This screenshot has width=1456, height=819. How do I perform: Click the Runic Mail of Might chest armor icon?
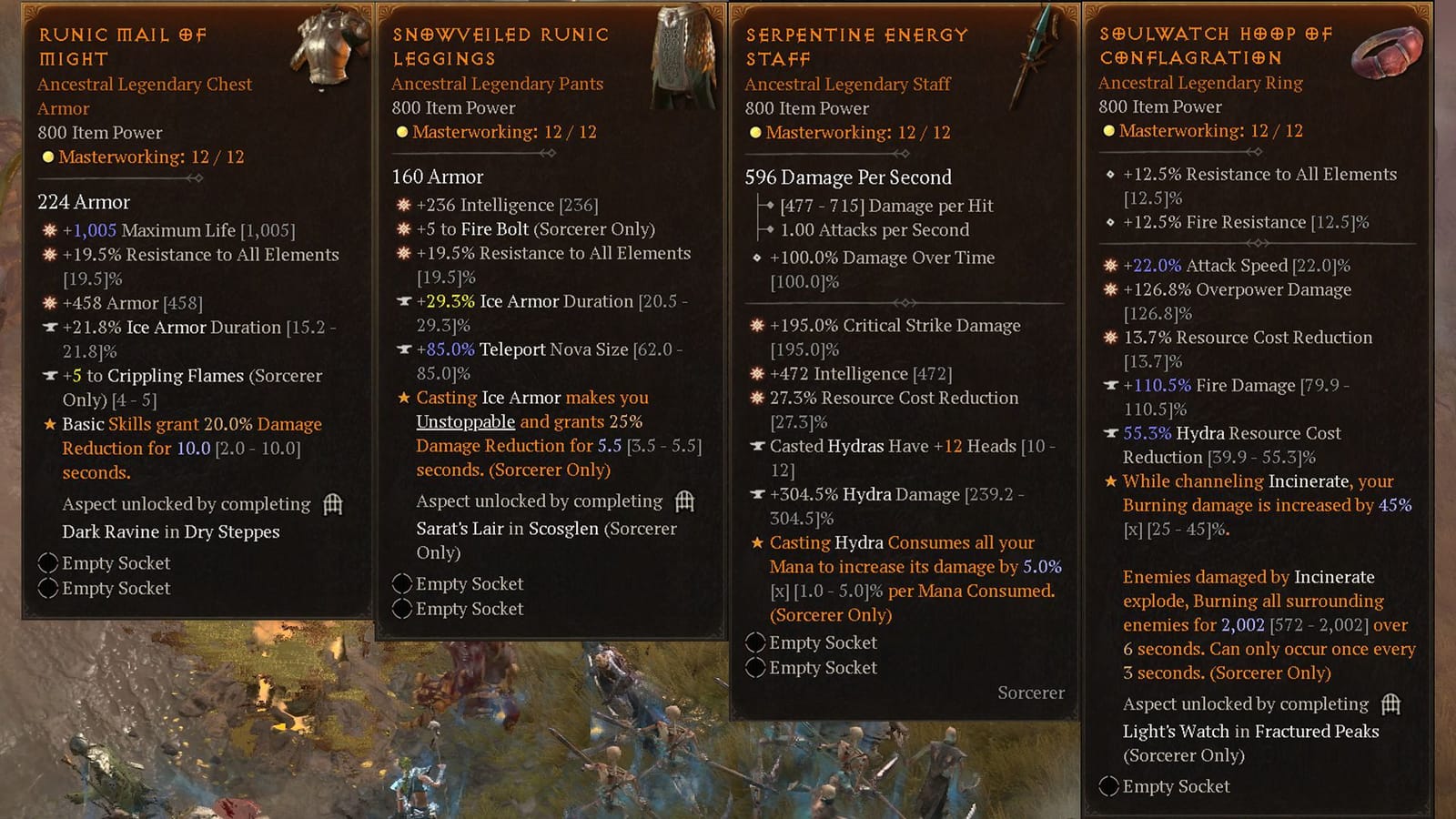pyautogui.click(x=323, y=50)
